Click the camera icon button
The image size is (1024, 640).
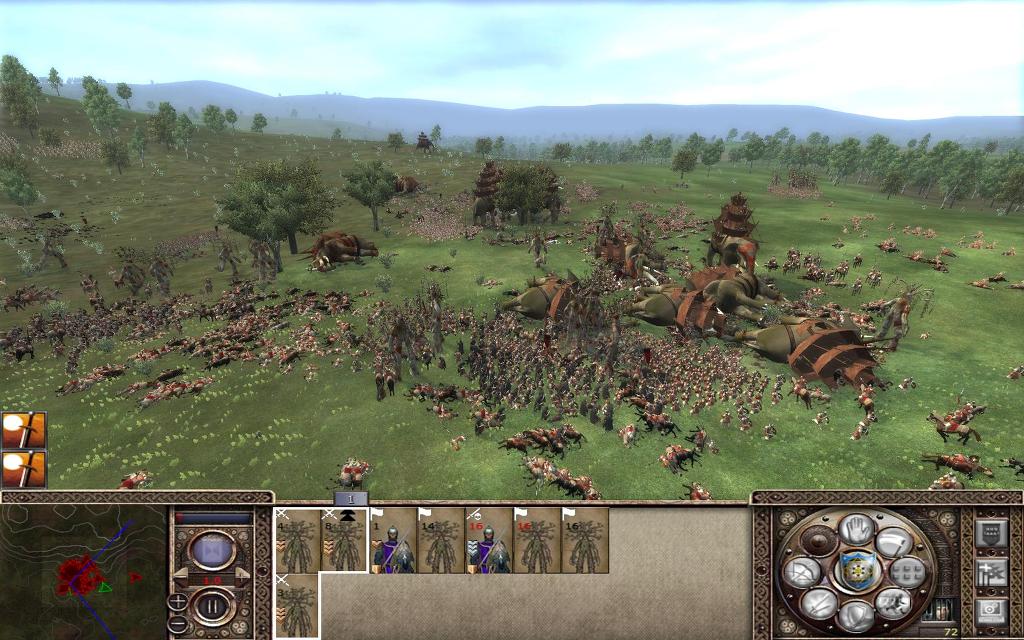coord(990,609)
